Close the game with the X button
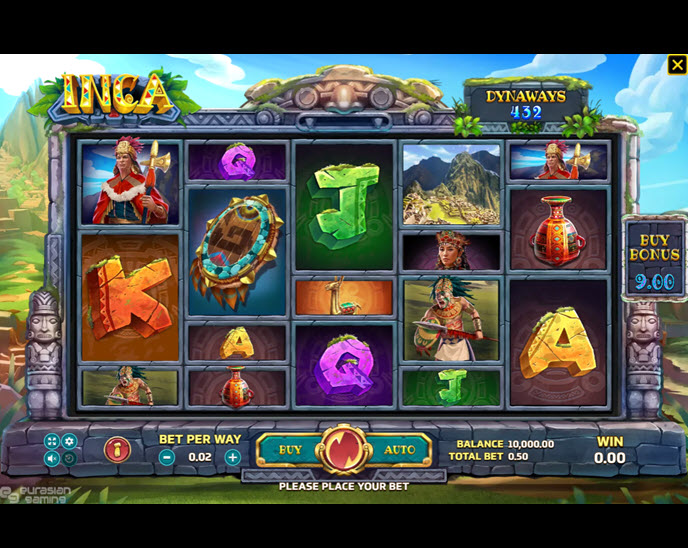Screen dimensions: 688x548 [x=676, y=66]
